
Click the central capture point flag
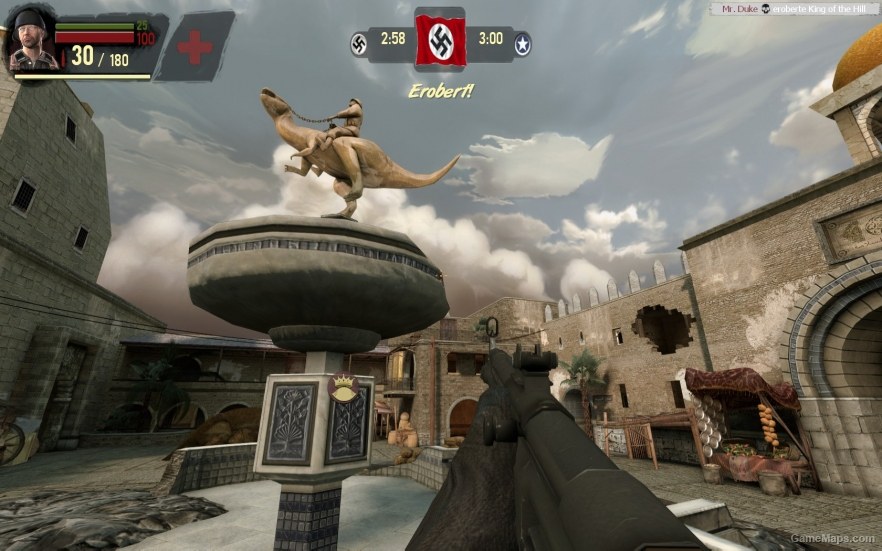click(440, 40)
